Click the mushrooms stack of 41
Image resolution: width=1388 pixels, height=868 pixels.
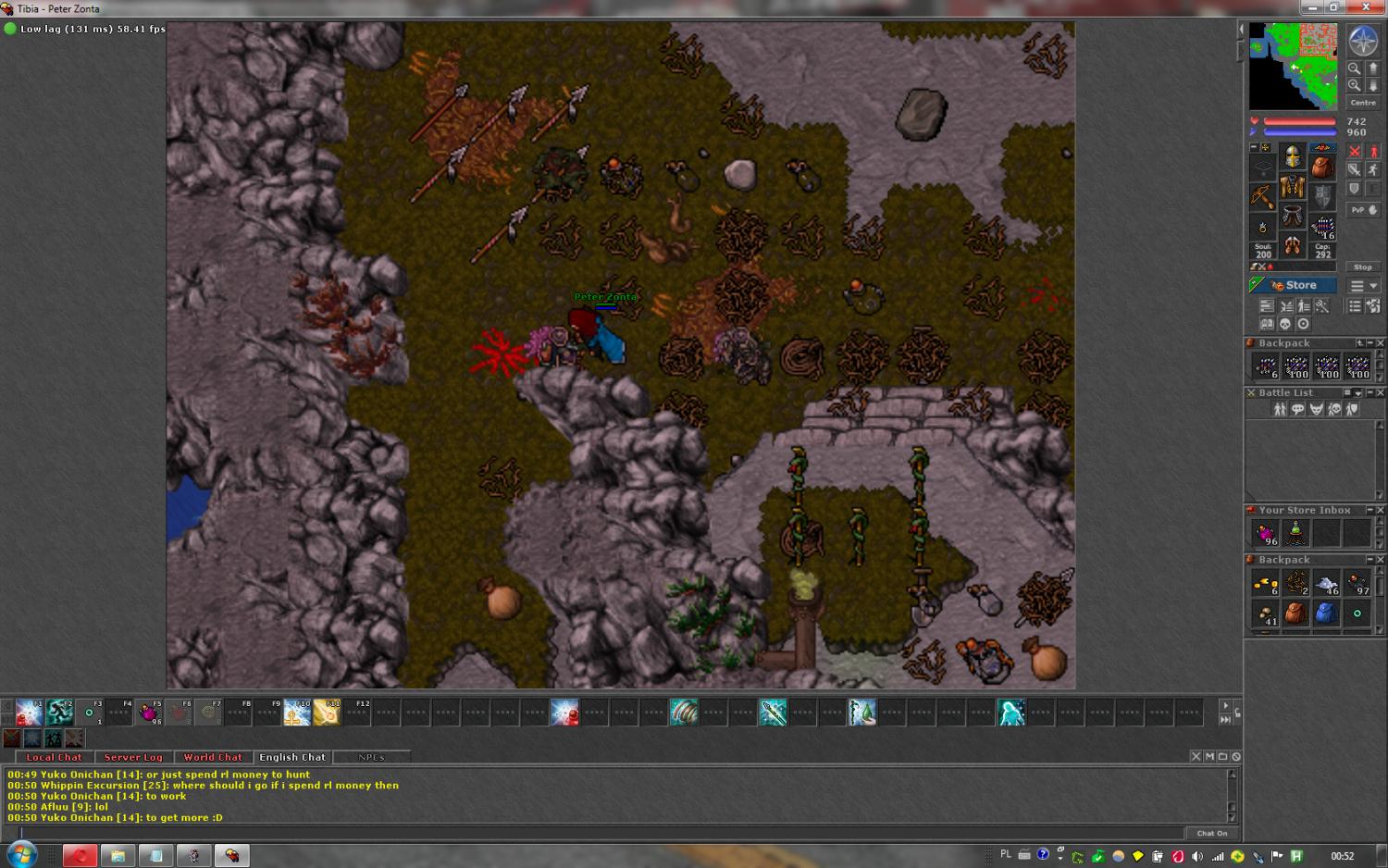tap(1265, 613)
